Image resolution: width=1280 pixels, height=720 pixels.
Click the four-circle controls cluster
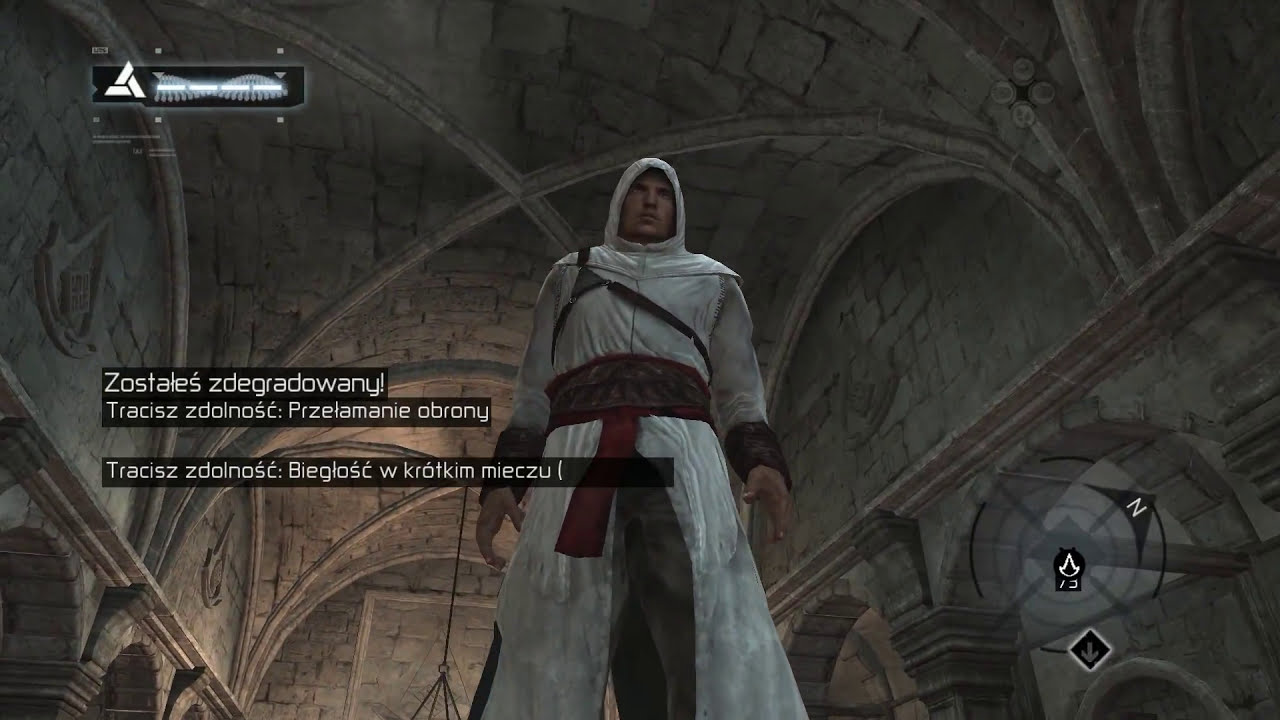(1023, 93)
